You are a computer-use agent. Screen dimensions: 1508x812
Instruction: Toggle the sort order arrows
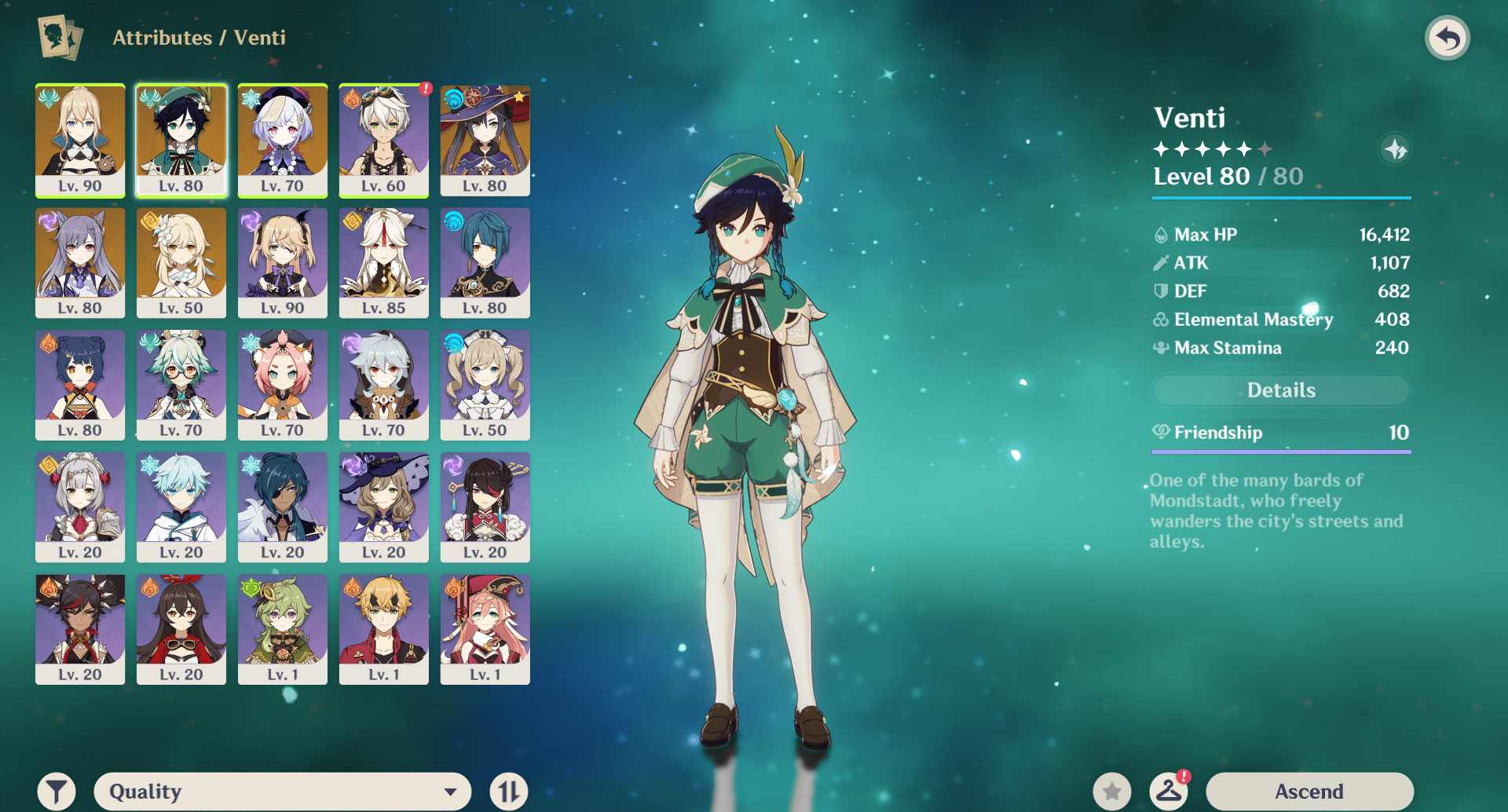(x=508, y=791)
